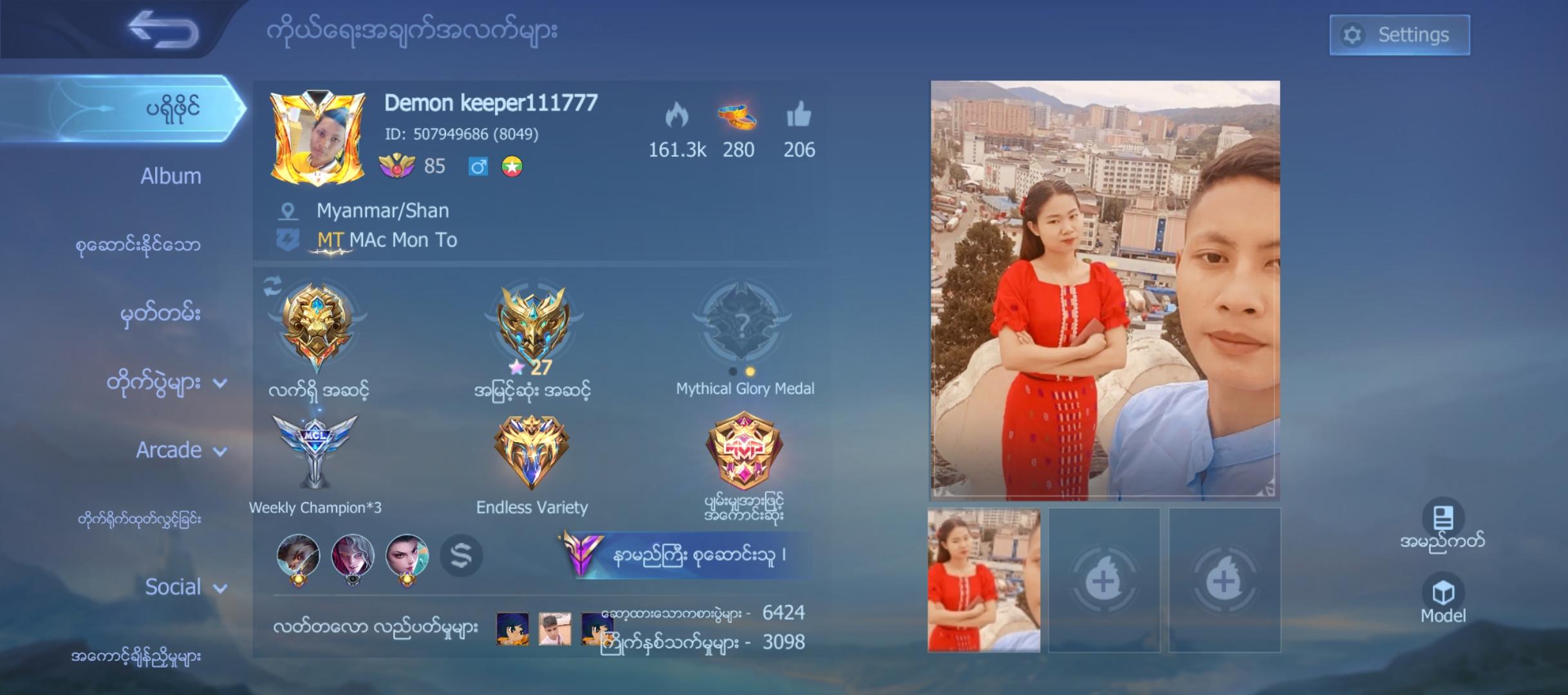1568x695 pixels.
Task: Click the back arrow icon
Action: (163, 28)
